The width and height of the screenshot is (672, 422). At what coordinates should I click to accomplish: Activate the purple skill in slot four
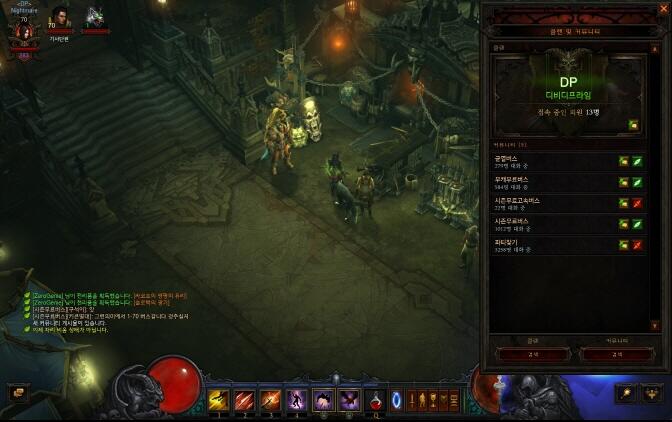coord(297,400)
